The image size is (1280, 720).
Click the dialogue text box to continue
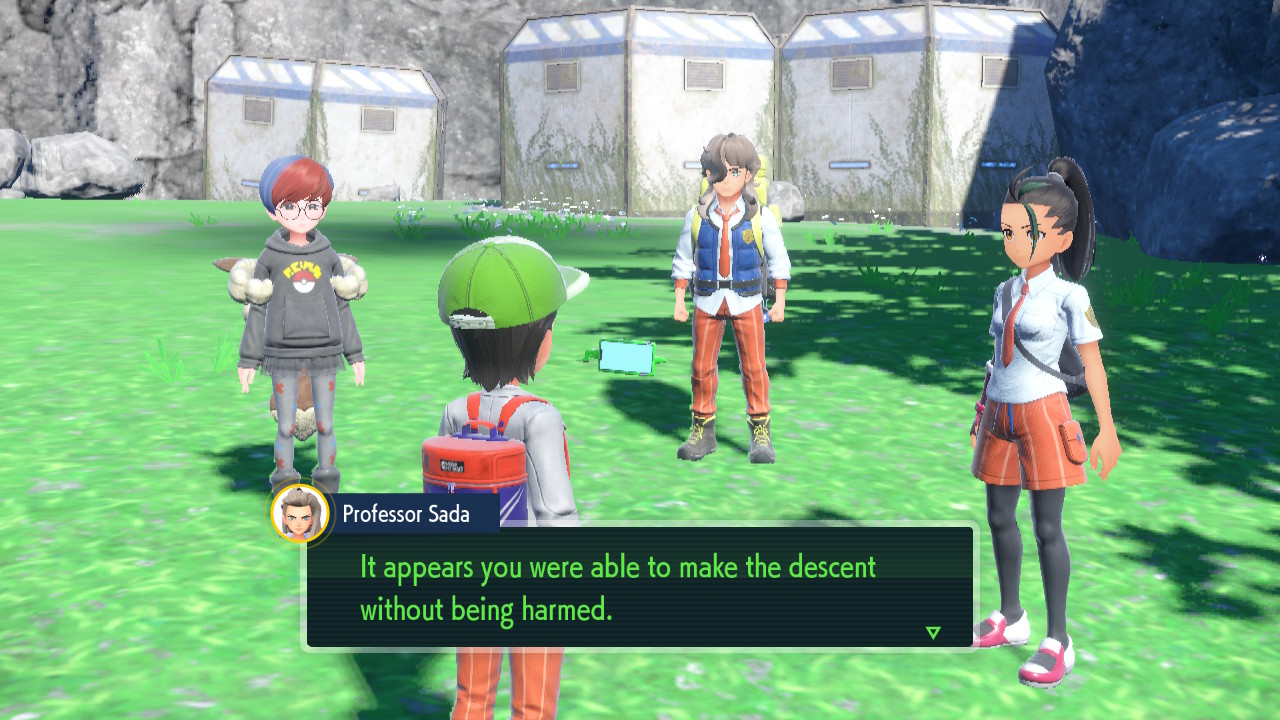[x=640, y=587]
